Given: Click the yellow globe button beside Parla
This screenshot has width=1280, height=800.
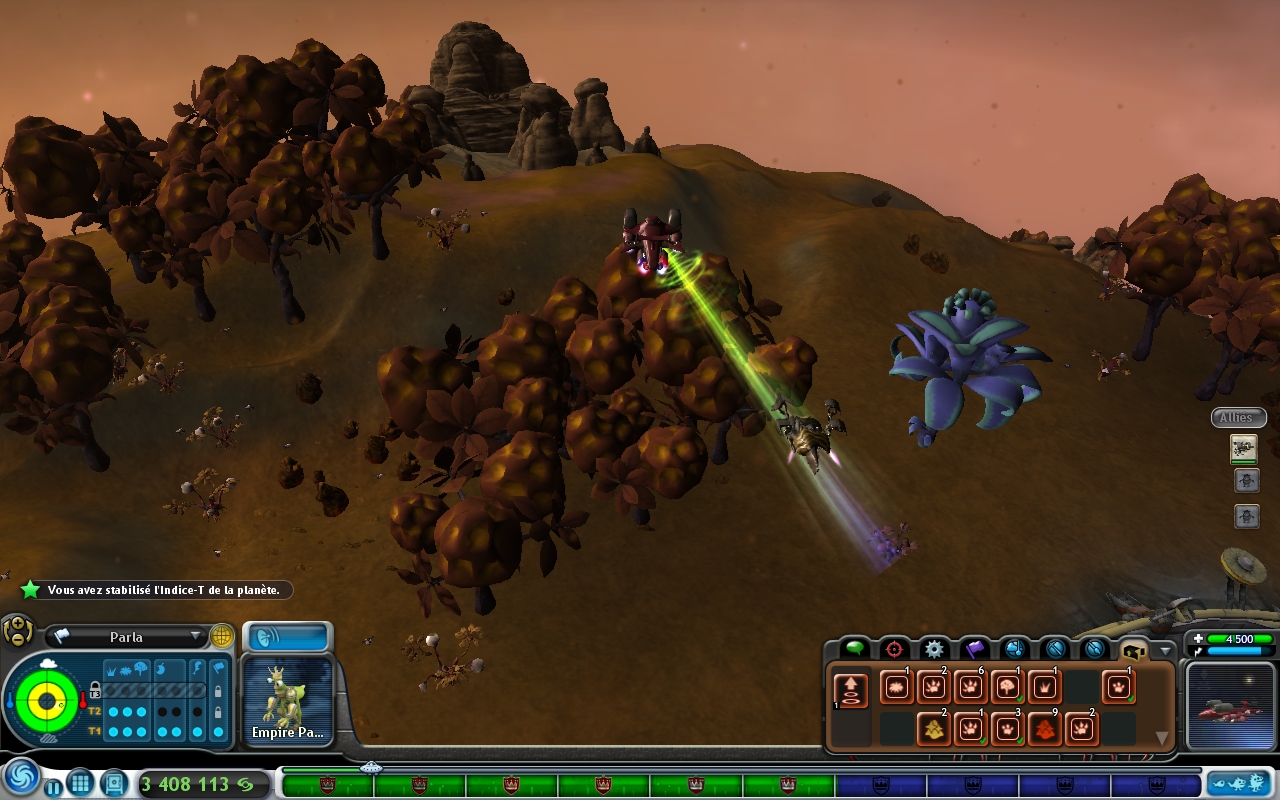Looking at the screenshot, I should (x=221, y=636).
